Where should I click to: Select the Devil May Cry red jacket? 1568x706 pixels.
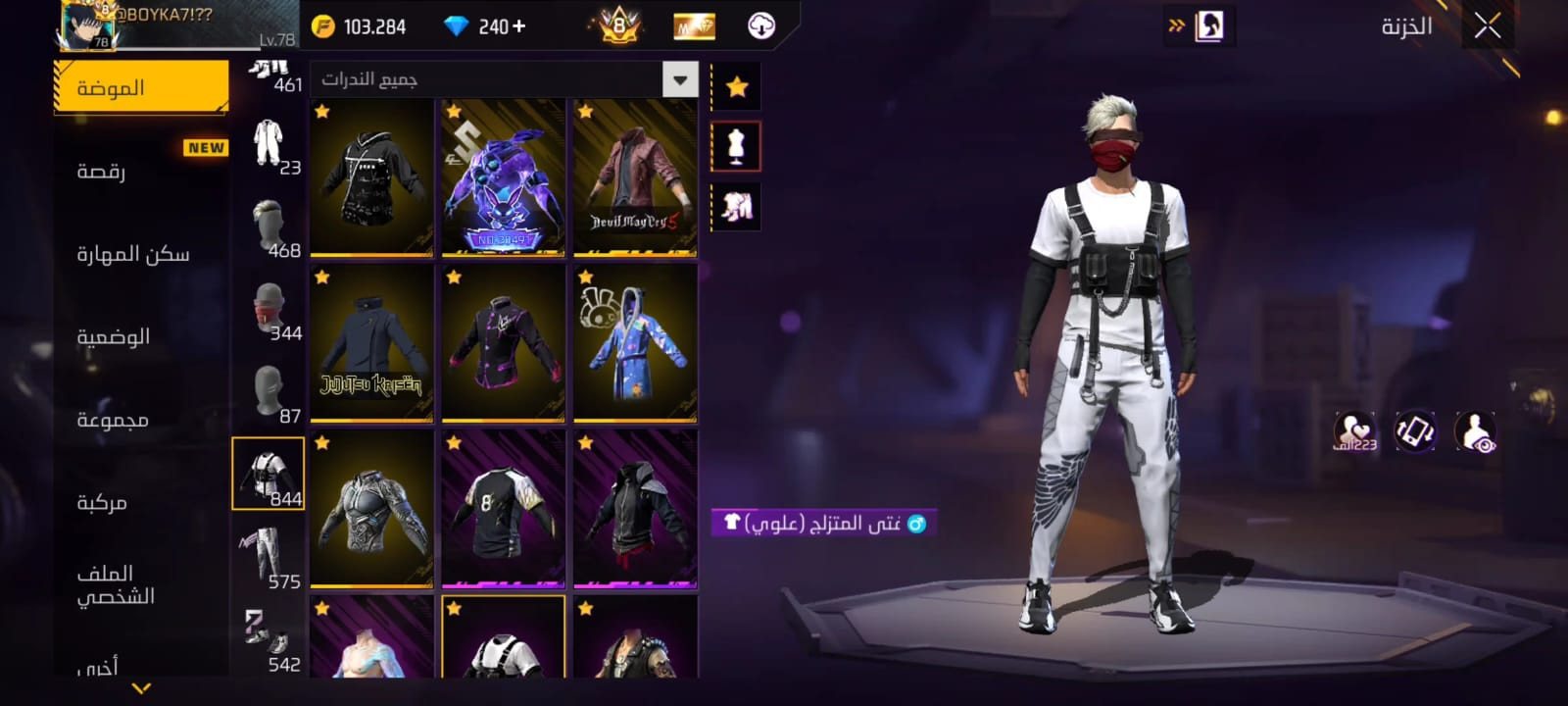pos(634,178)
